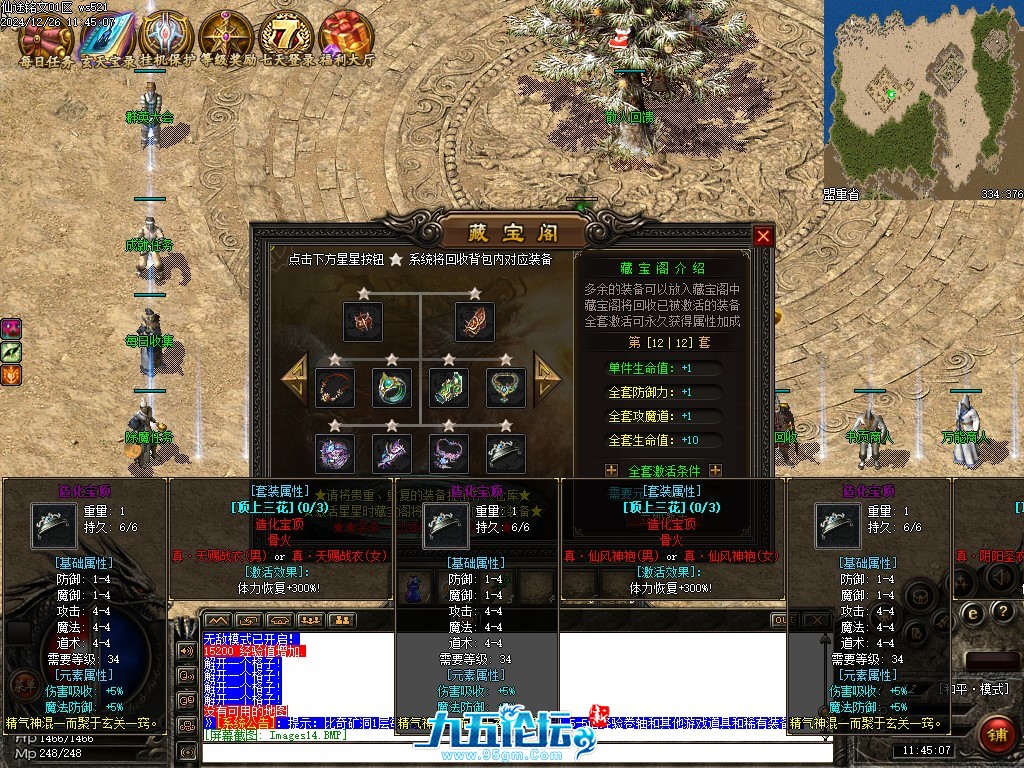
Task: Open the 福利大厅 welfare hall gift icon
Action: [x=346, y=36]
